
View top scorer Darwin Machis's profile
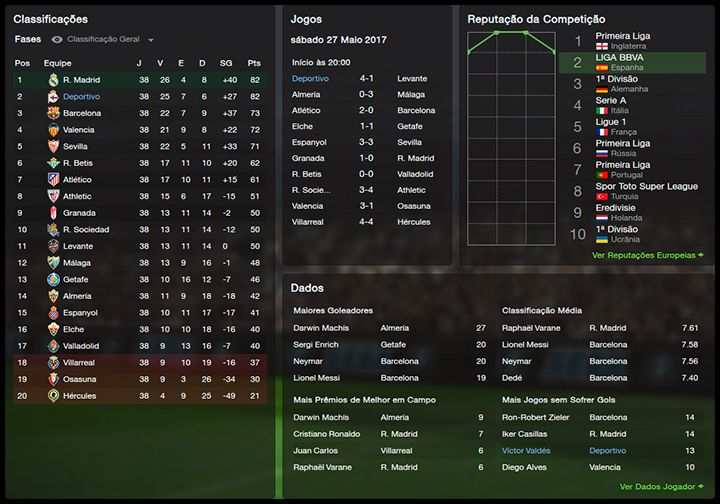pyautogui.click(x=321, y=328)
